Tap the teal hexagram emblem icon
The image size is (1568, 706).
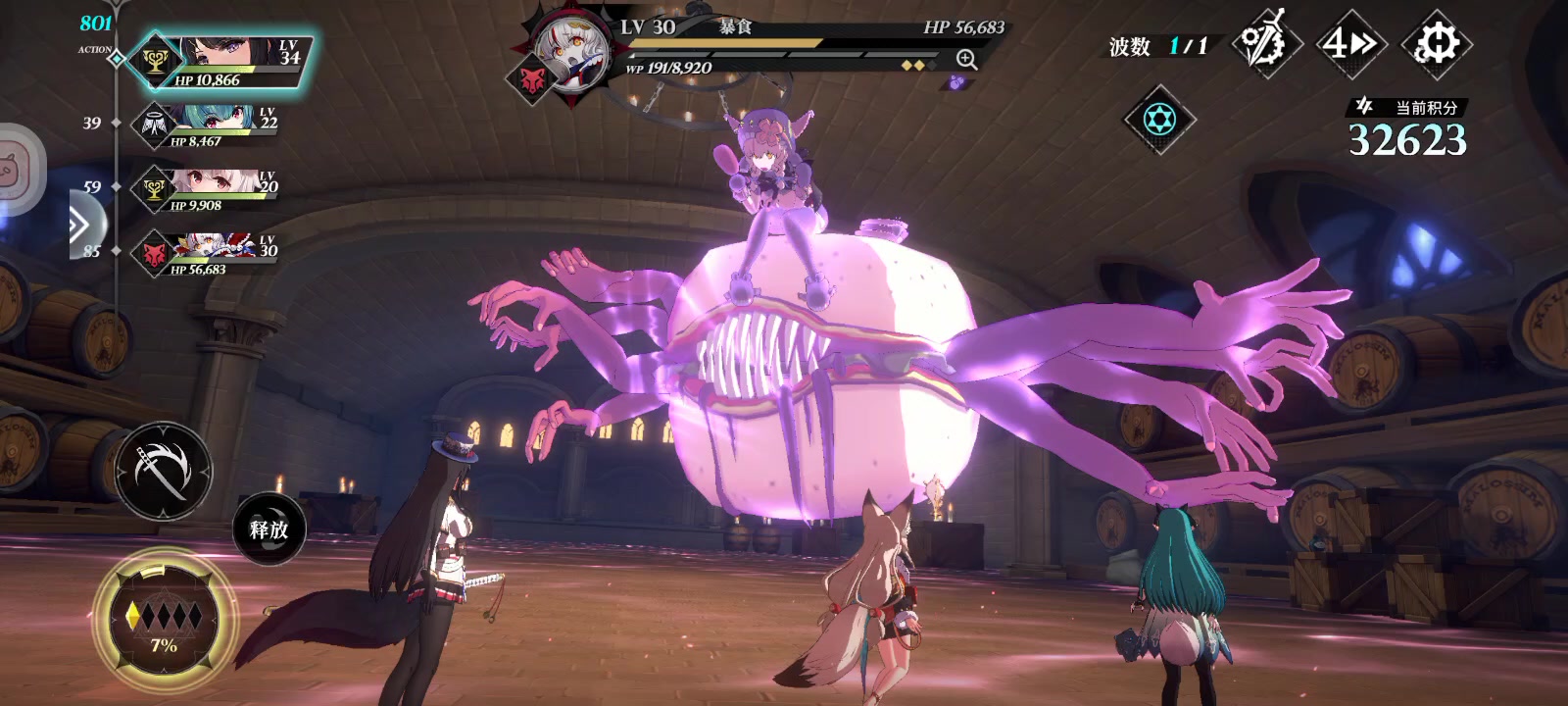(x=1158, y=120)
